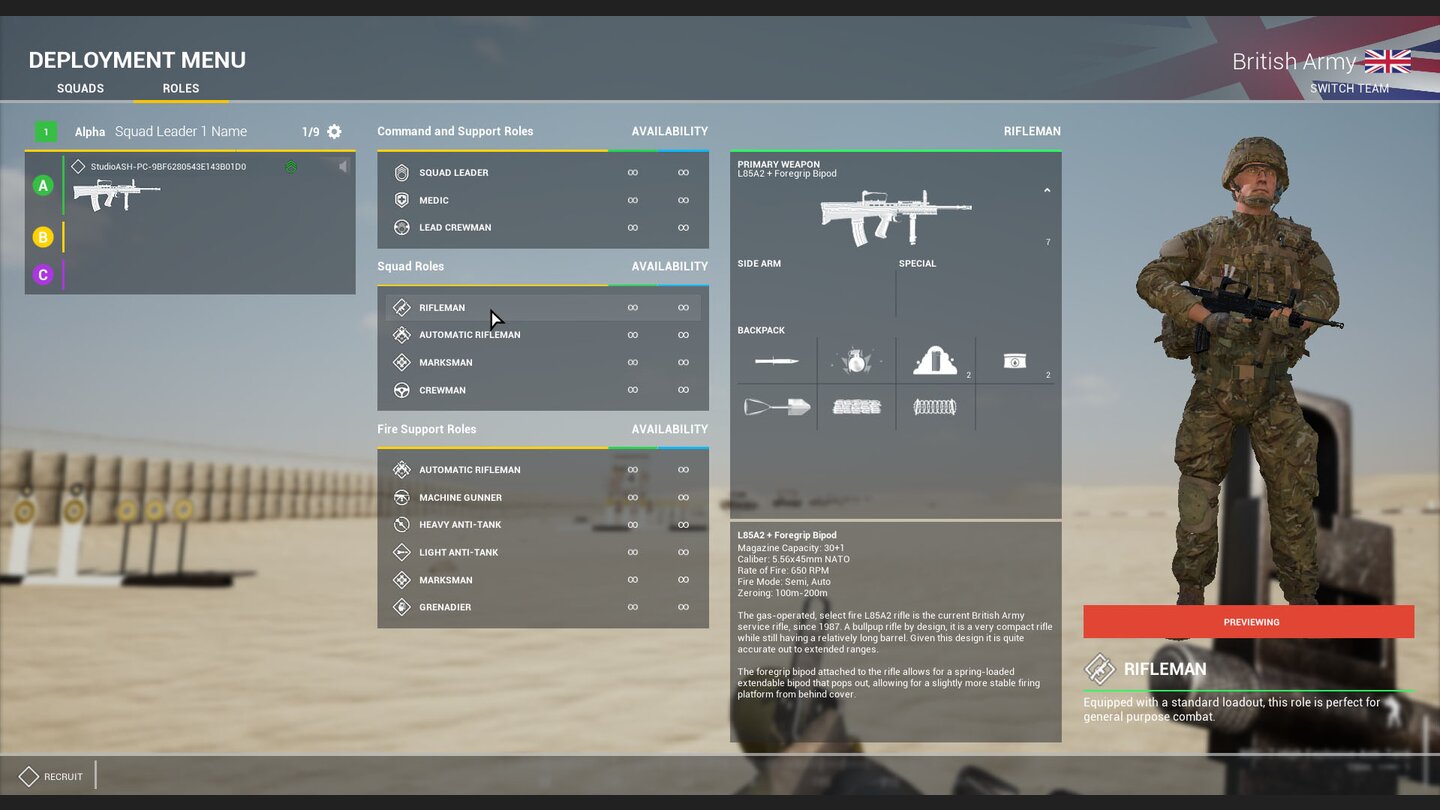Click the bayonet icon in the backpack

pyautogui.click(x=777, y=361)
